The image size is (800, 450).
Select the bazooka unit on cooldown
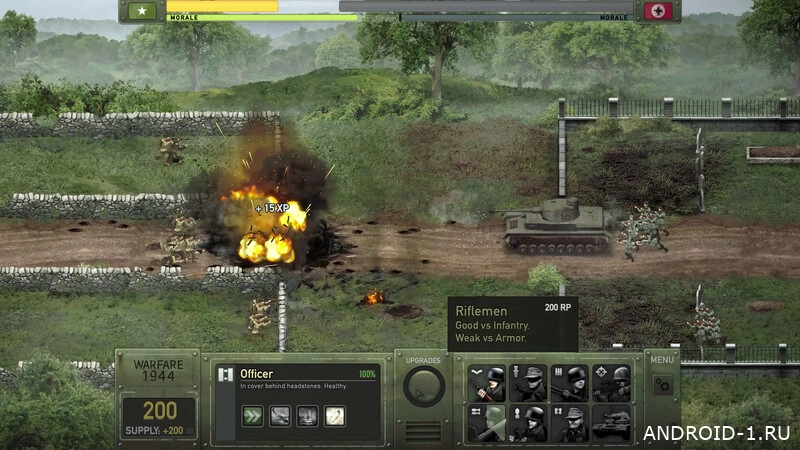tap(488, 424)
